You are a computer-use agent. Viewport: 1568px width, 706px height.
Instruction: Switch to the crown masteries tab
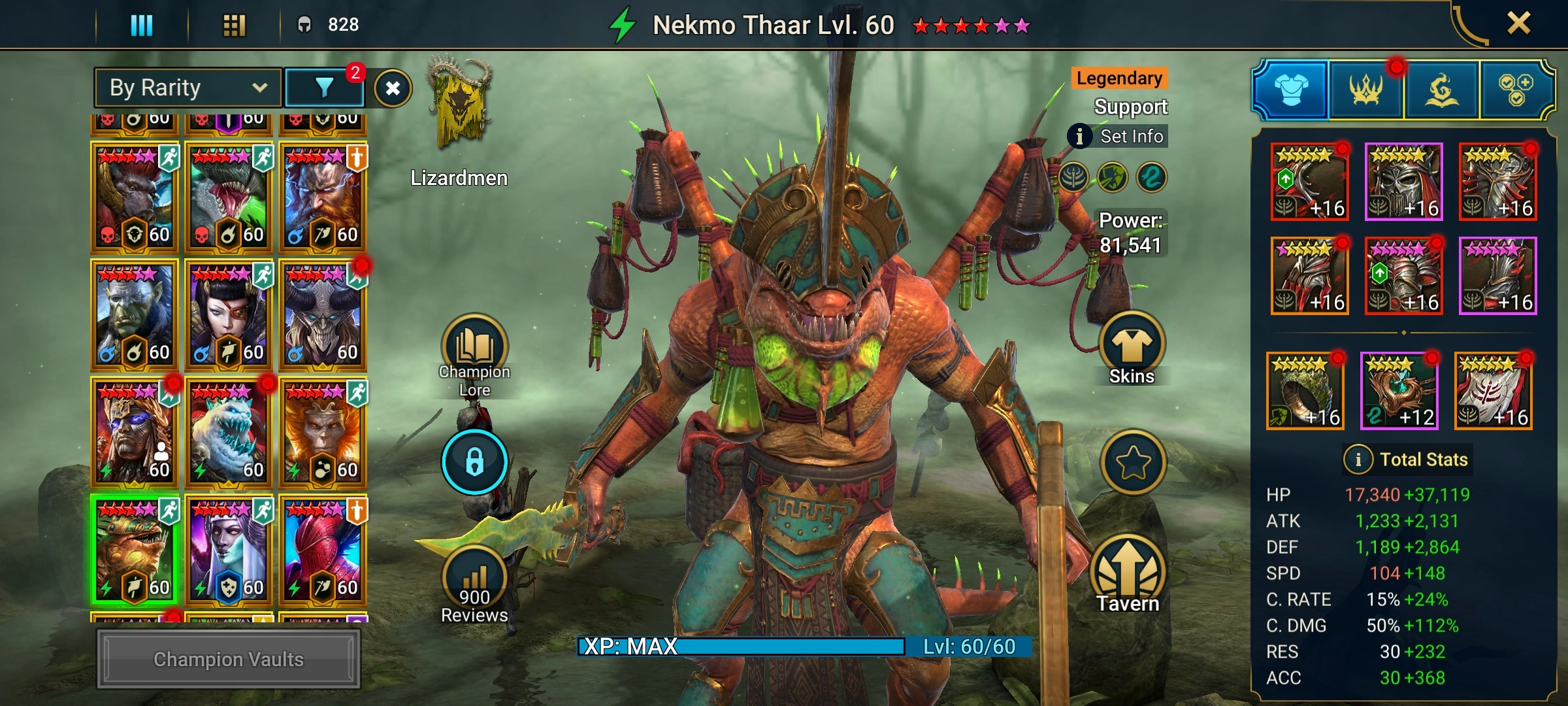point(1365,90)
